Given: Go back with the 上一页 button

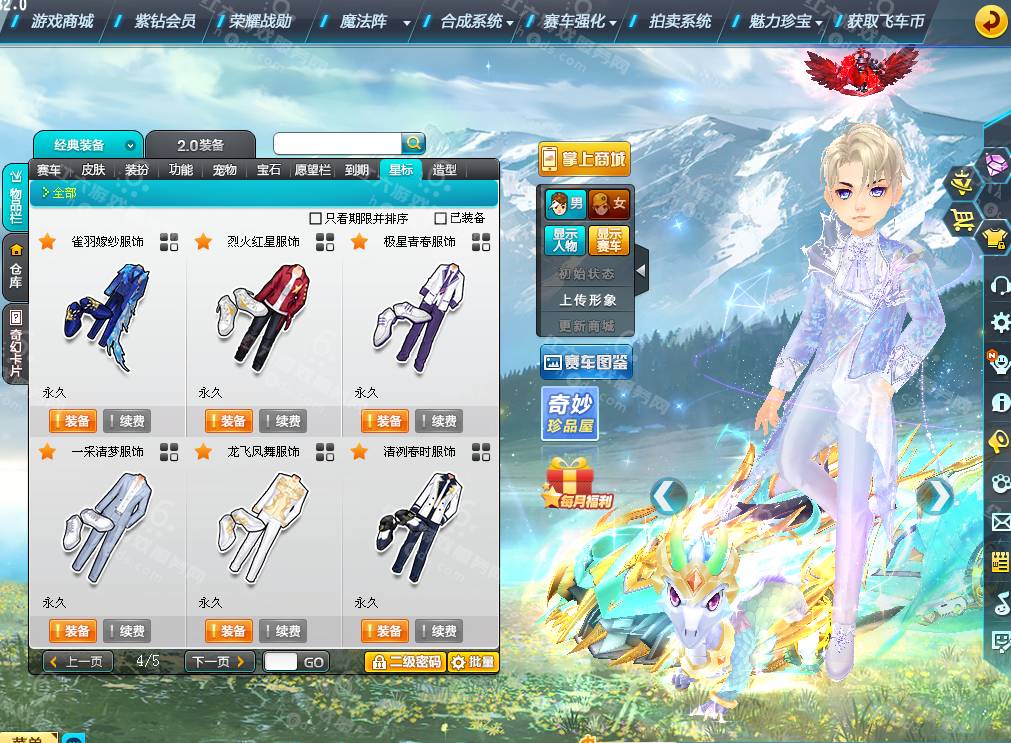Looking at the screenshot, I should point(77,662).
